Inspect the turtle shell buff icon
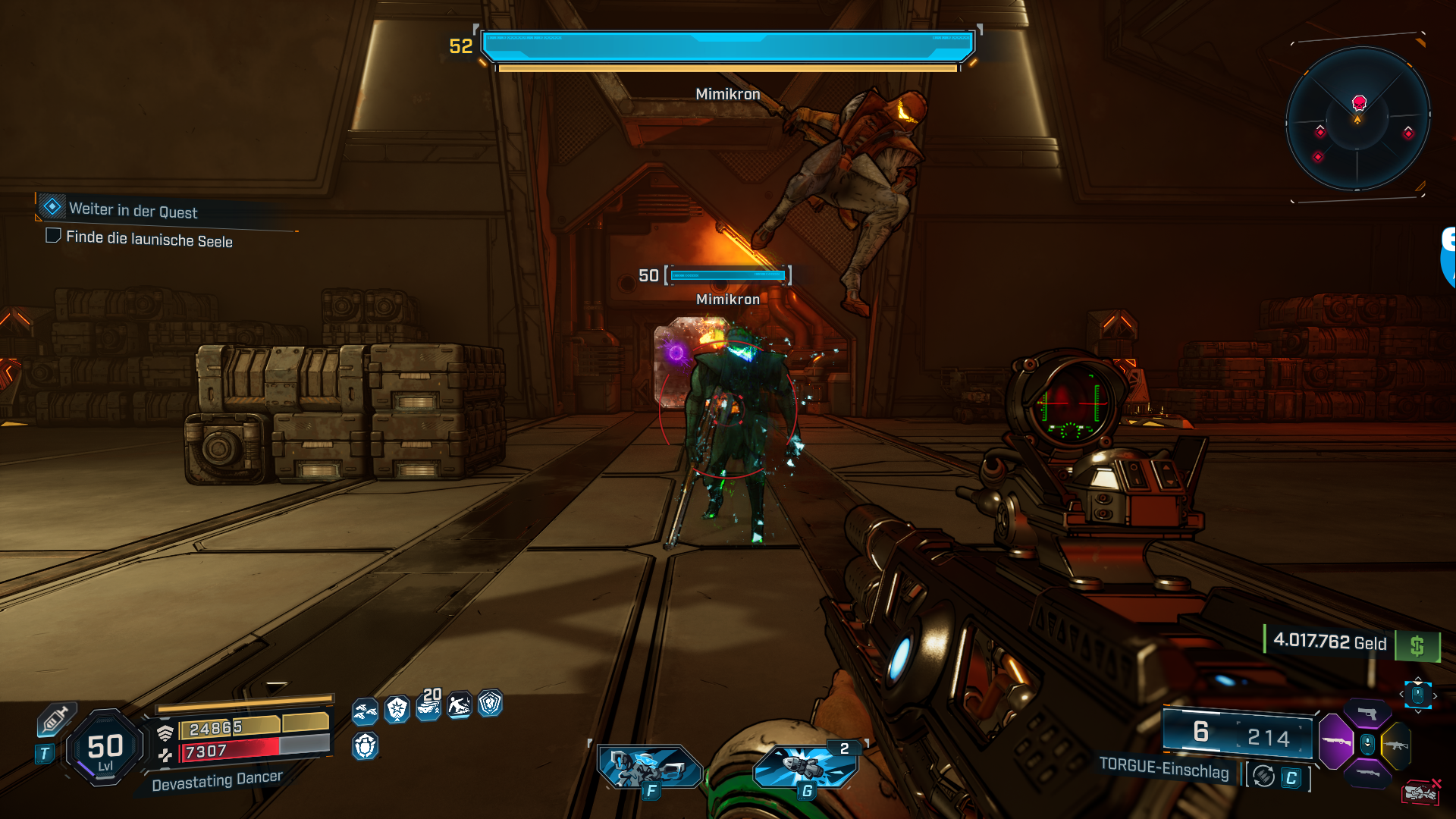 365,746
